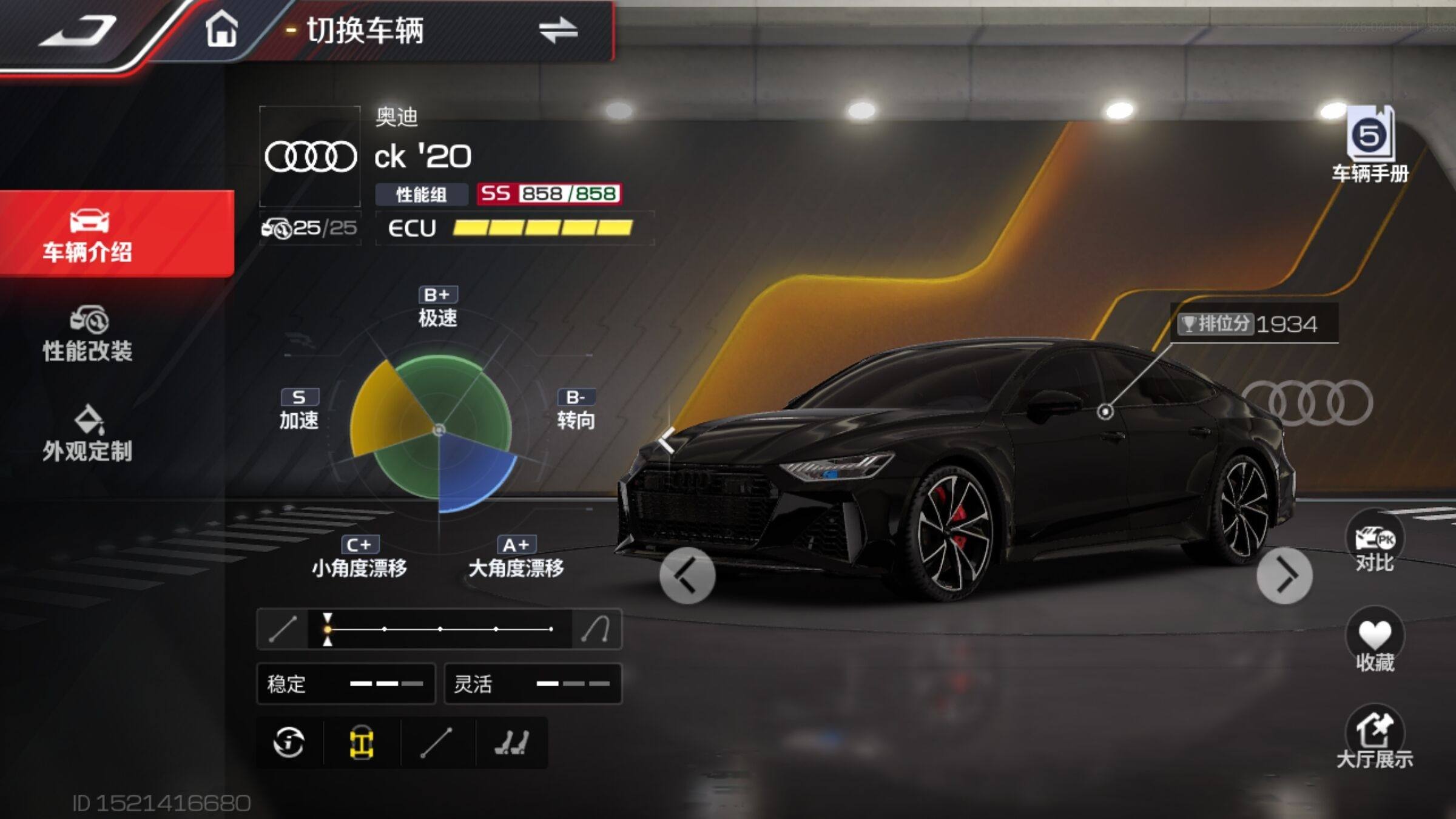This screenshot has width=1456, height=819.
Task: Return to home via house icon
Action: click(x=221, y=30)
